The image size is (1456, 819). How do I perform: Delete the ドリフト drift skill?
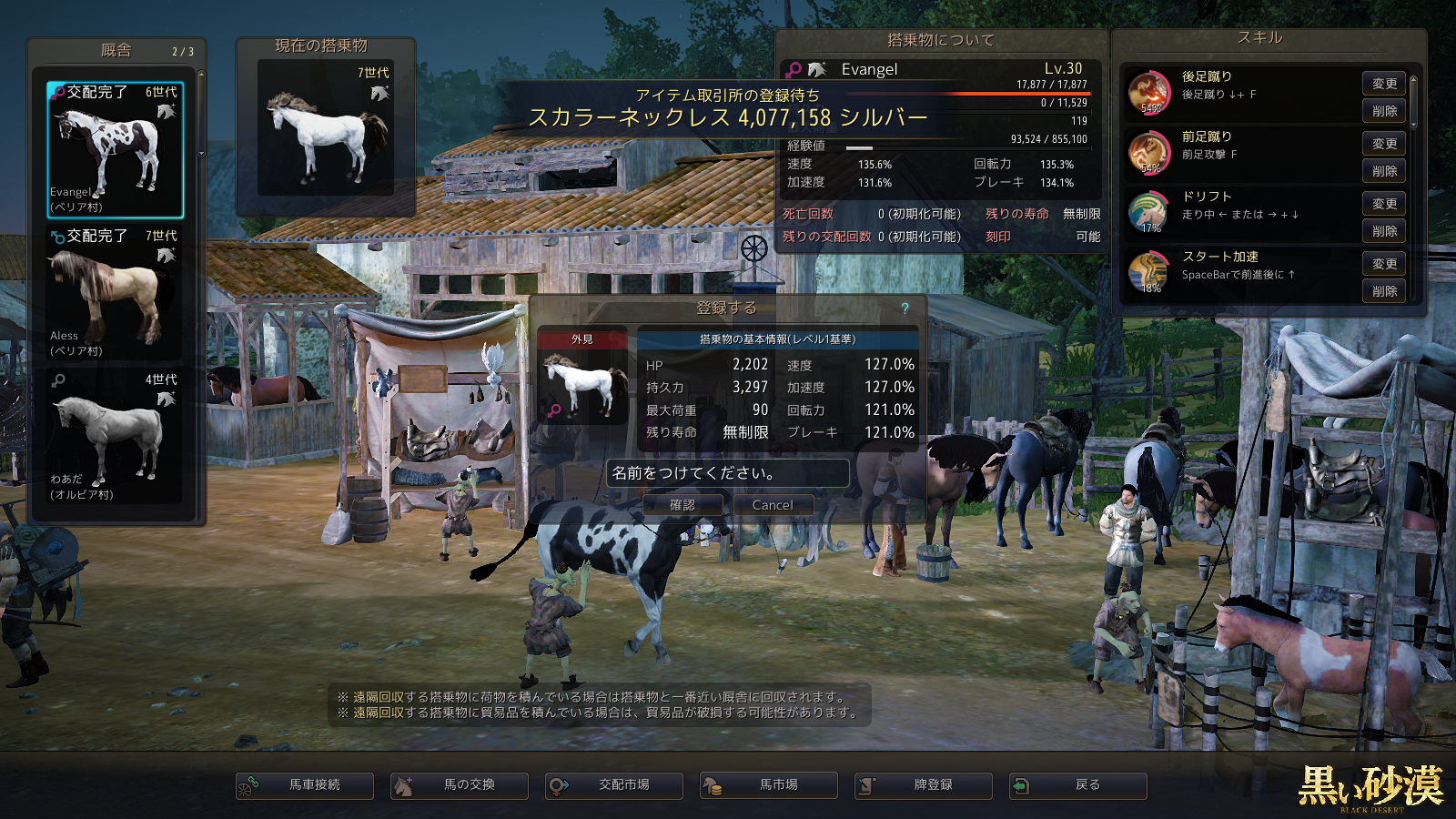1384,231
